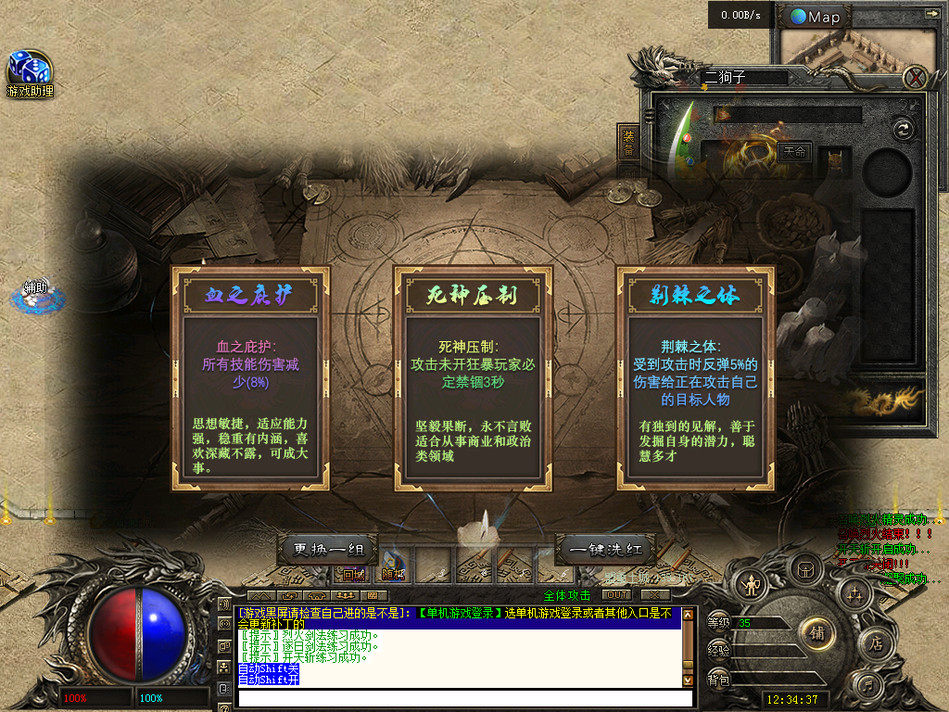Click the 天命 button in character panel
The image size is (949, 712).
[796, 152]
